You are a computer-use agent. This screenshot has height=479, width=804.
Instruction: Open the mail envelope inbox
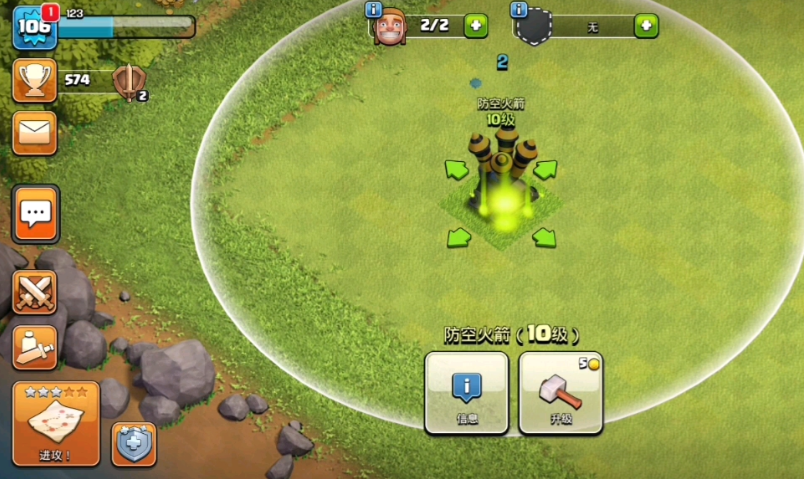pyautogui.click(x=34, y=133)
